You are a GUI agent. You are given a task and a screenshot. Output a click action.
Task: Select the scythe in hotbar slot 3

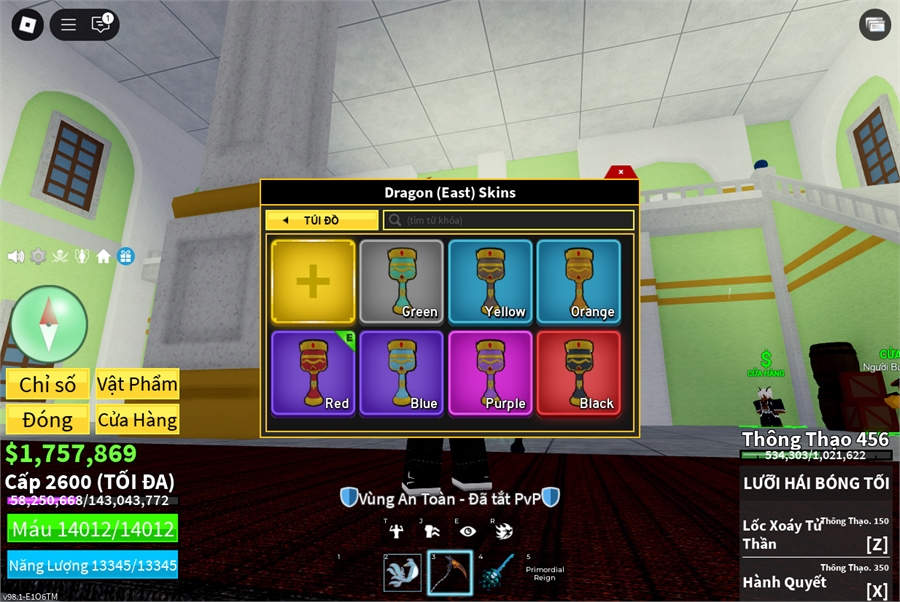450,573
